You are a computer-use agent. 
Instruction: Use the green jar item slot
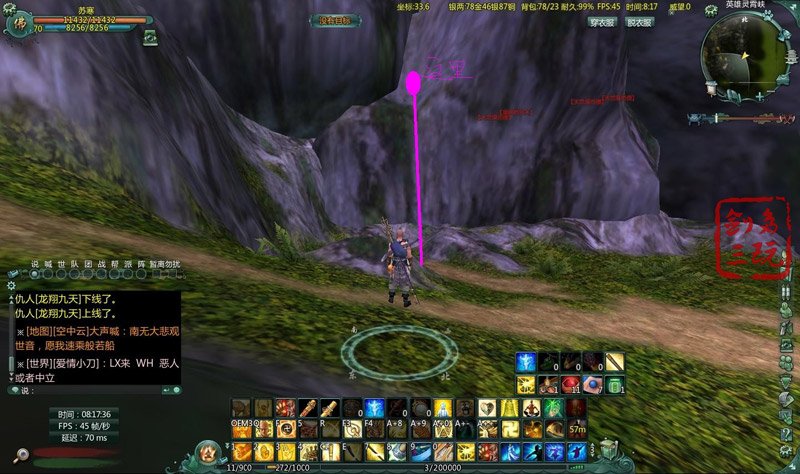(614, 384)
